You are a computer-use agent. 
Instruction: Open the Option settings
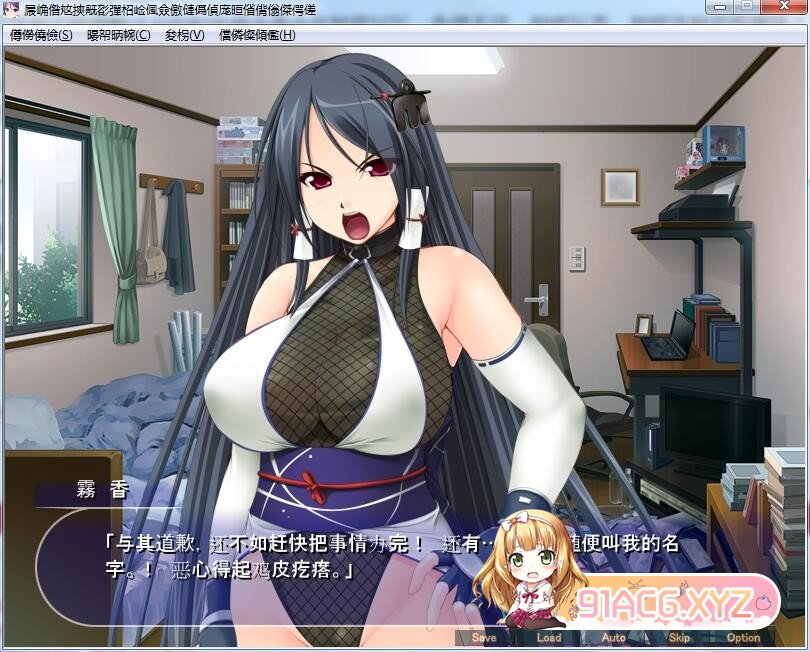pos(743,637)
